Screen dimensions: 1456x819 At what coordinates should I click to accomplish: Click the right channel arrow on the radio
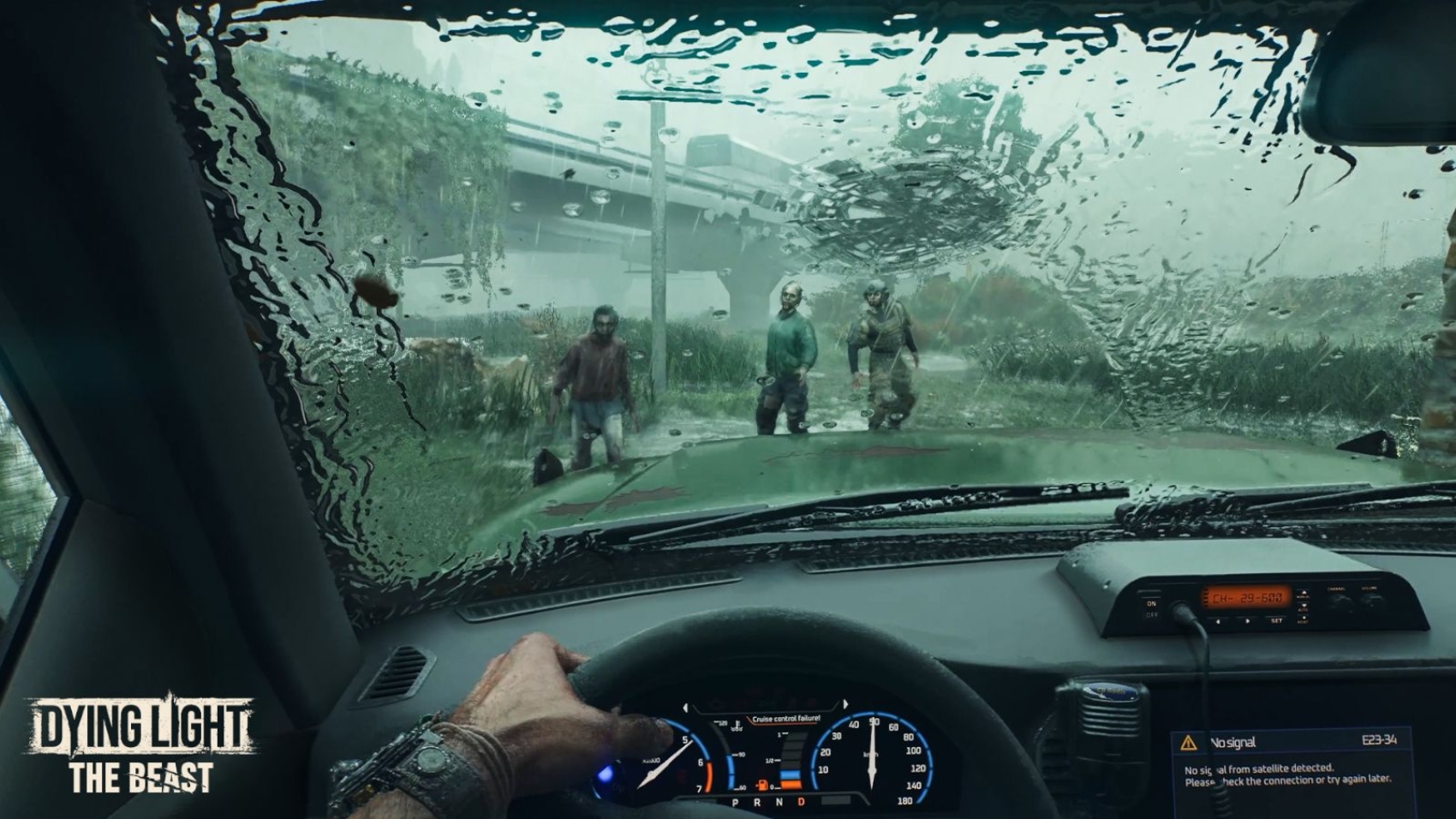1248,621
